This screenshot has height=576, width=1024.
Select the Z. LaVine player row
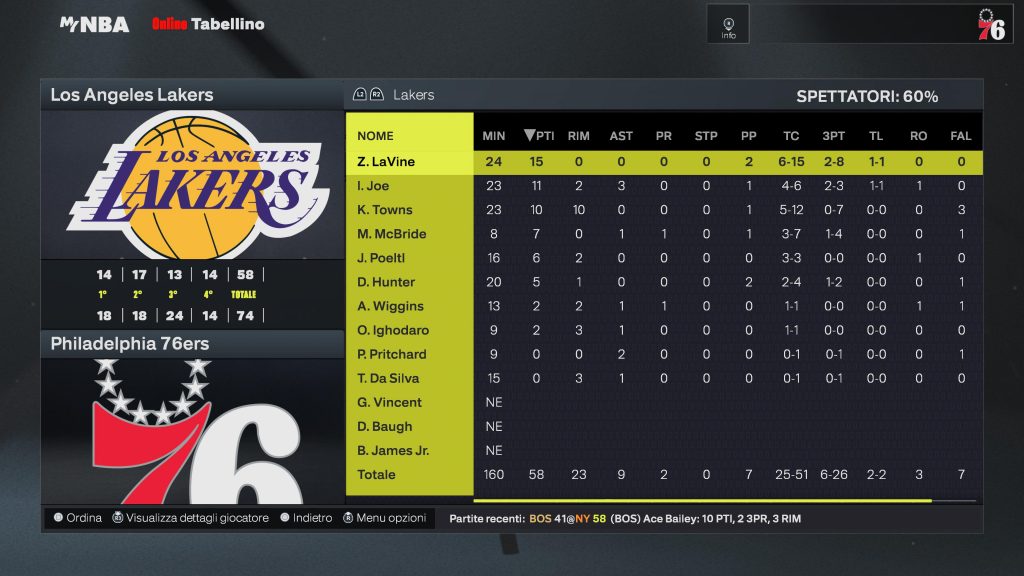(386, 162)
